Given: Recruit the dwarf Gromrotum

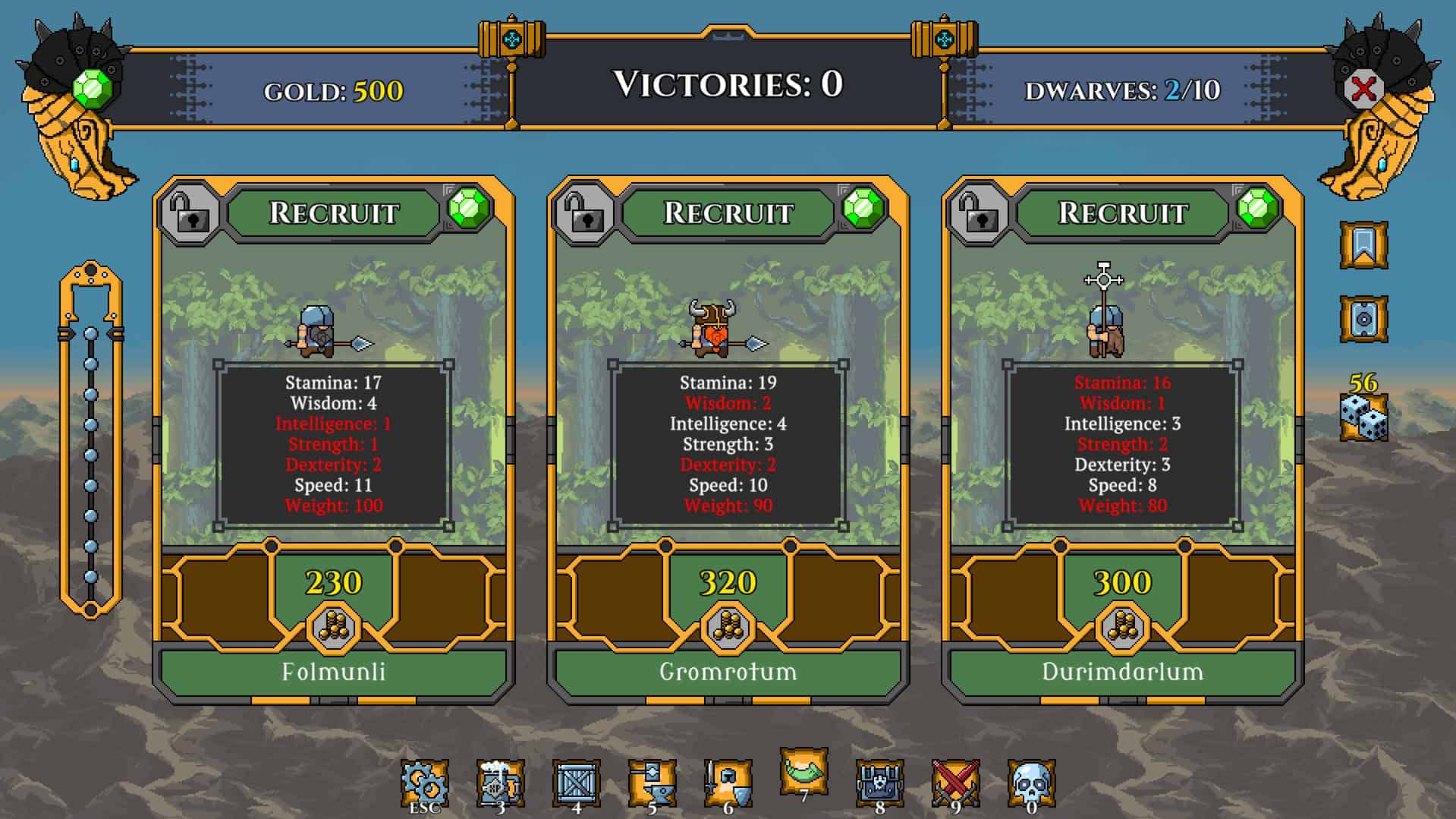Looking at the screenshot, I should pos(728,213).
